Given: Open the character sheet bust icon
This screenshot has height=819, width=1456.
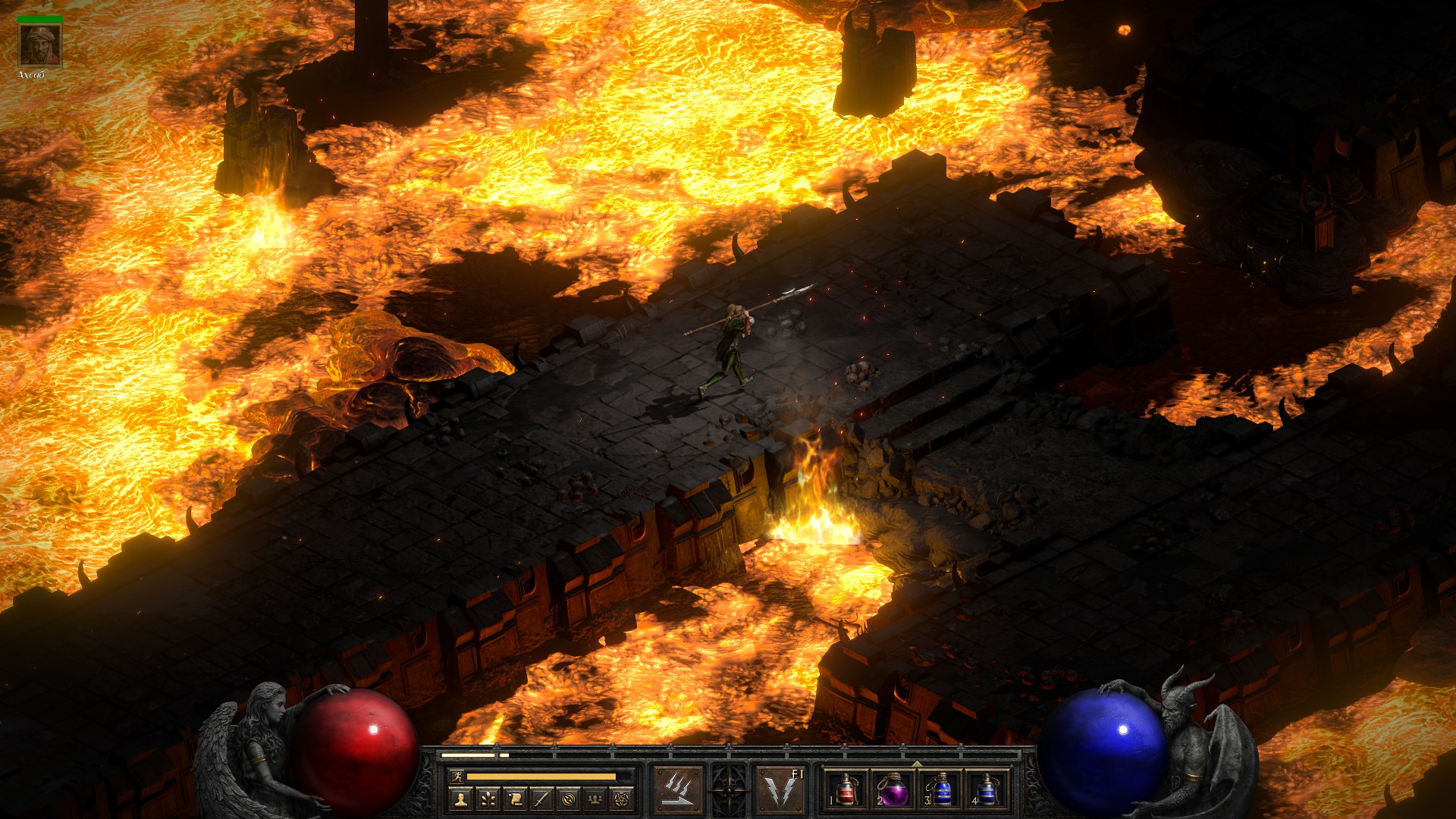Looking at the screenshot, I should pyautogui.click(x=460, y=799).
